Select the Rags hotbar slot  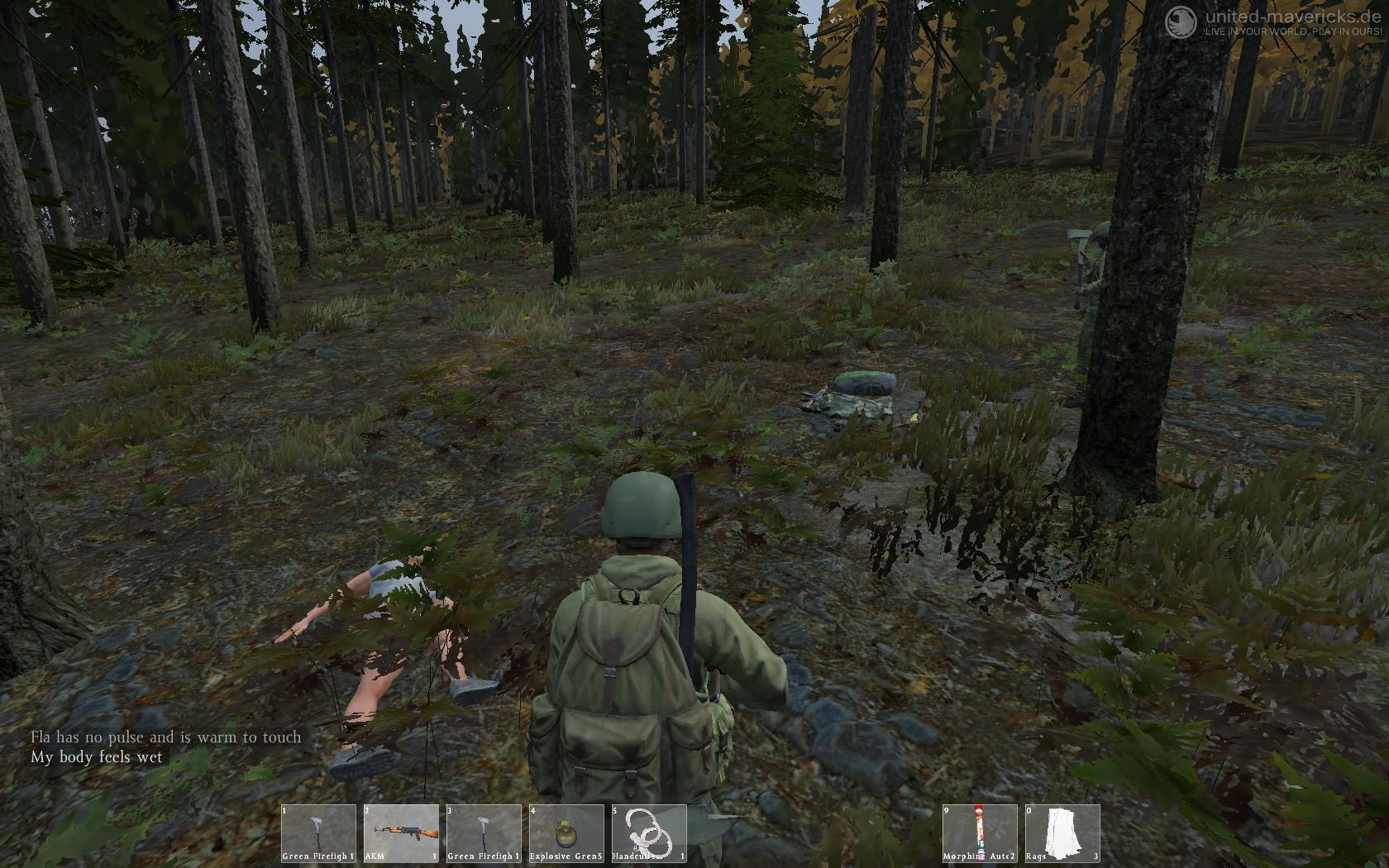coord(1062,833)
